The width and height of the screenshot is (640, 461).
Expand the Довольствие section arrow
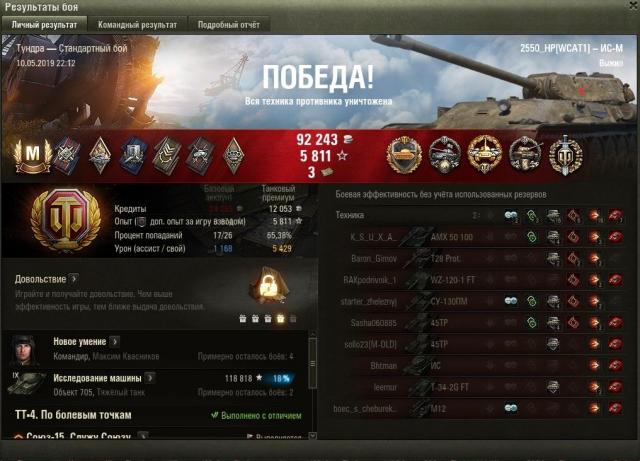click(74, 279)
